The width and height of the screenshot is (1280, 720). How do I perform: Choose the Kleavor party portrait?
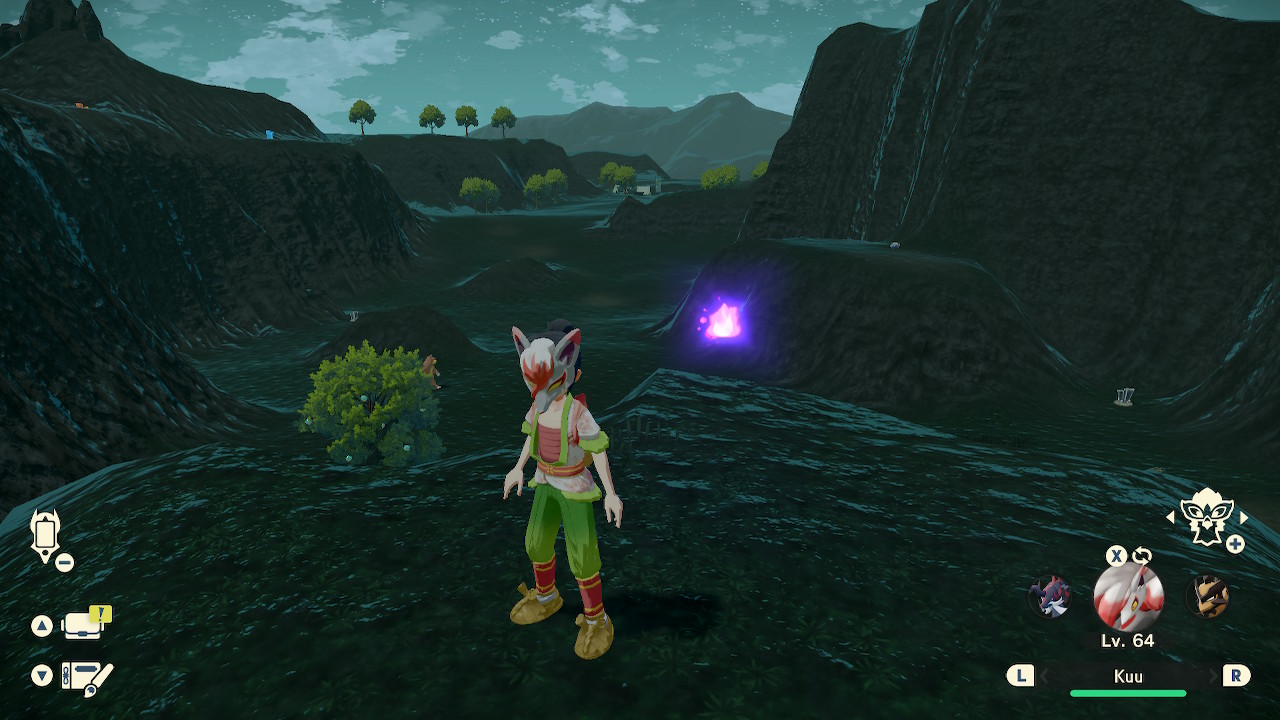pyautogui.click(x=1207, y=597)
